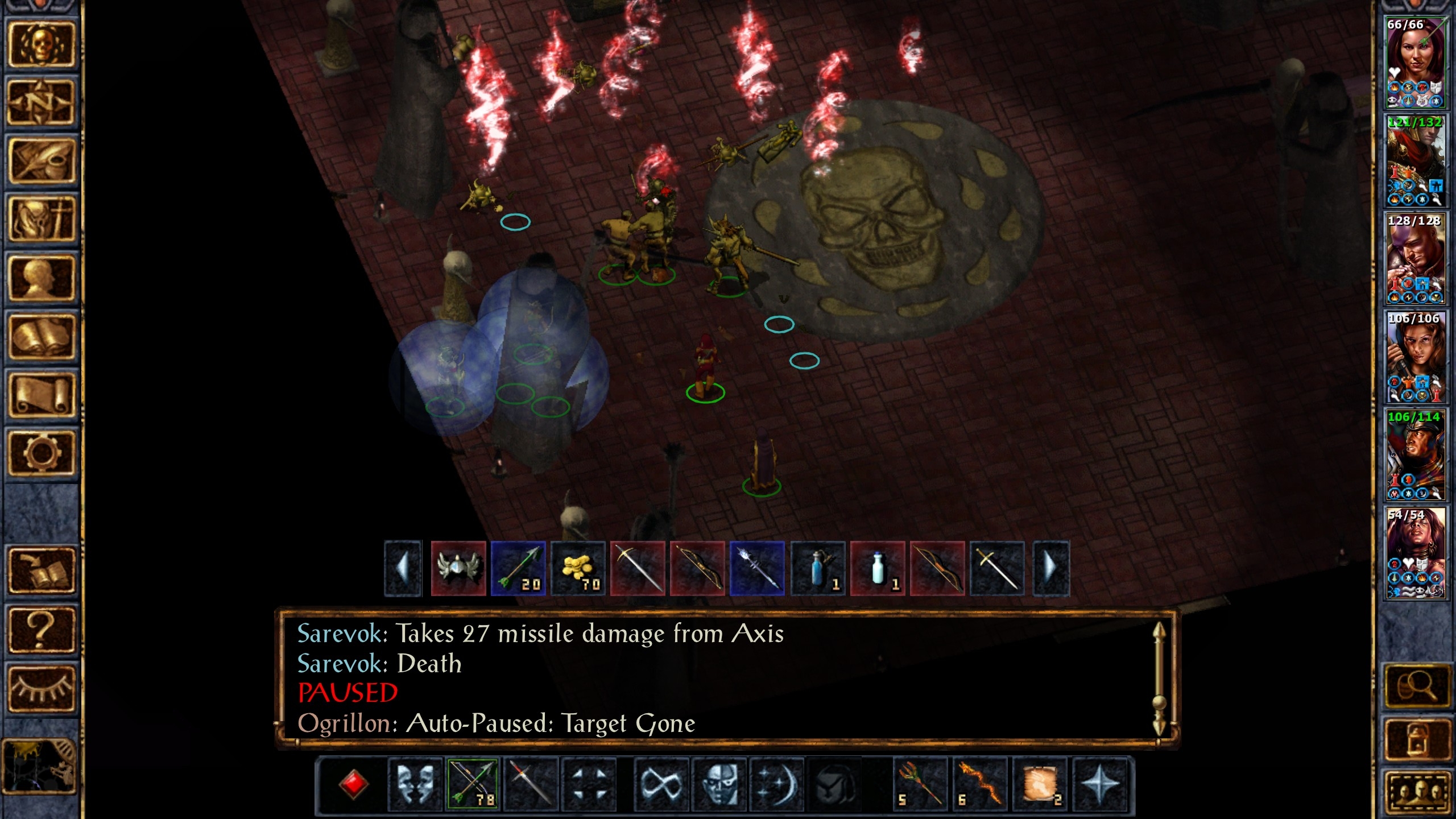The height and width of the screenshot is (819, 1456).
Task: Page loot bar with right arrow
Action: tap(1050, 569)
